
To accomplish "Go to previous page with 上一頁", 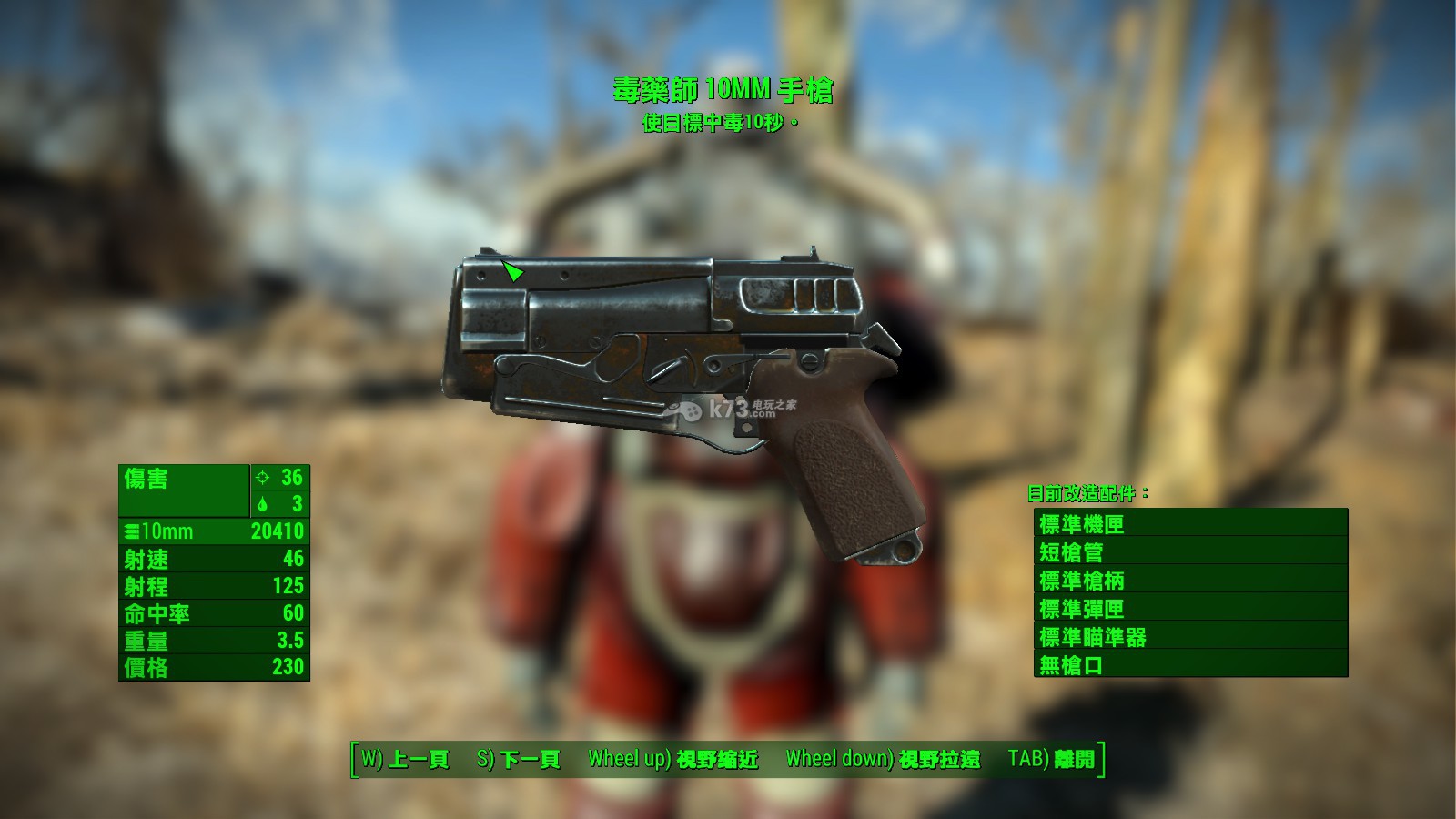I will 405,759.
